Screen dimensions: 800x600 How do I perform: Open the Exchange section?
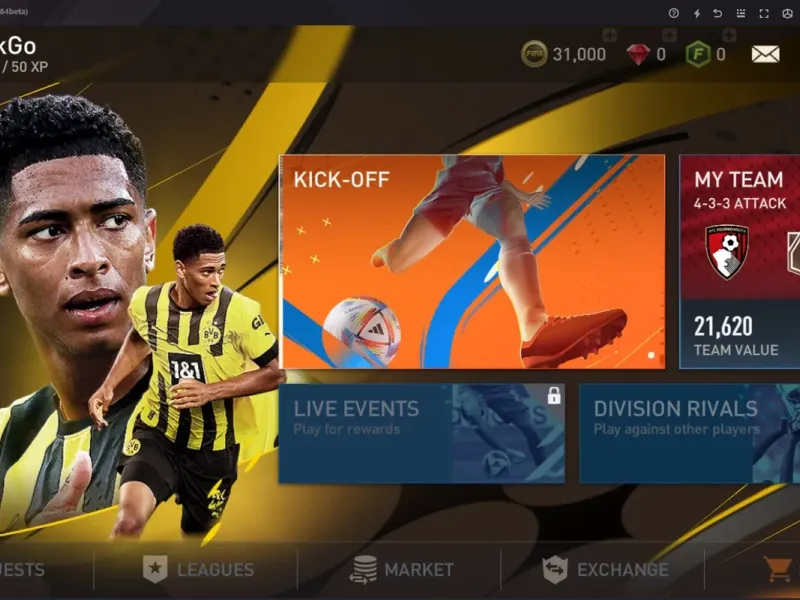click(x=605, y=570)
